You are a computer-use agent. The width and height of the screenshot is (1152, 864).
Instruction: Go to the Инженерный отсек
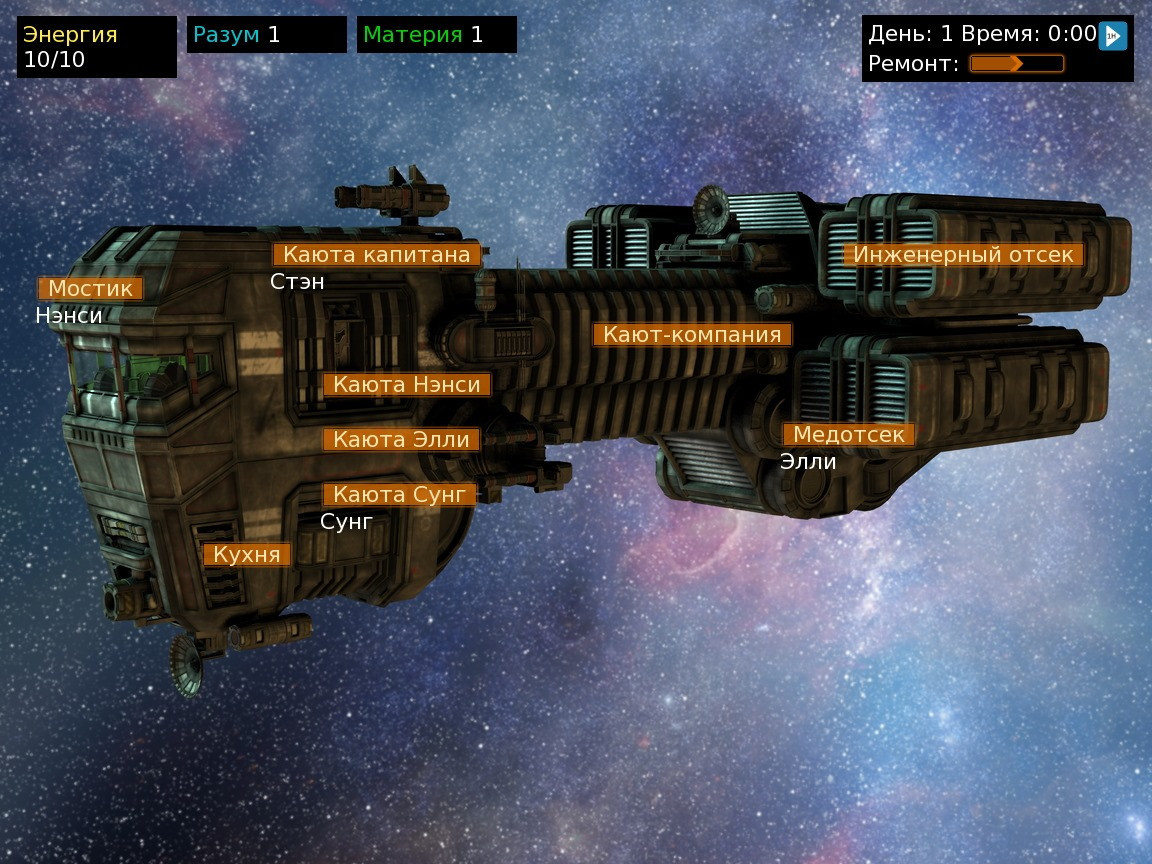tap(963, 255)
